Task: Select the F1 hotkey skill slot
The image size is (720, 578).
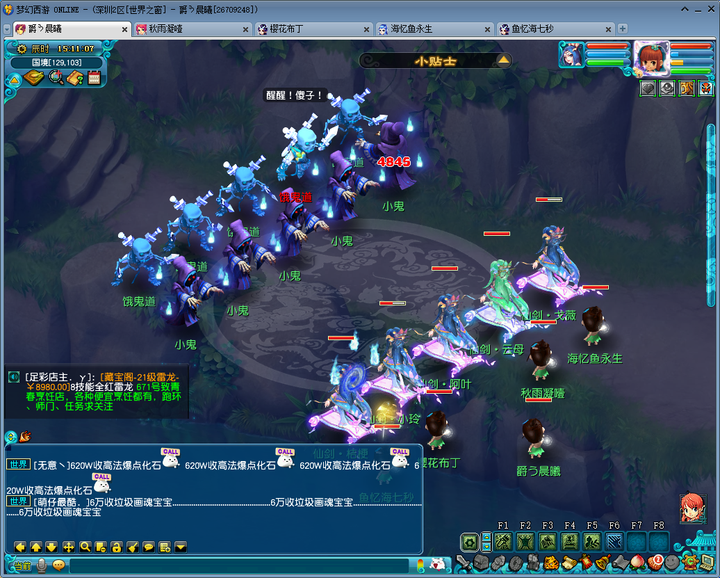Action: point(502,542)
